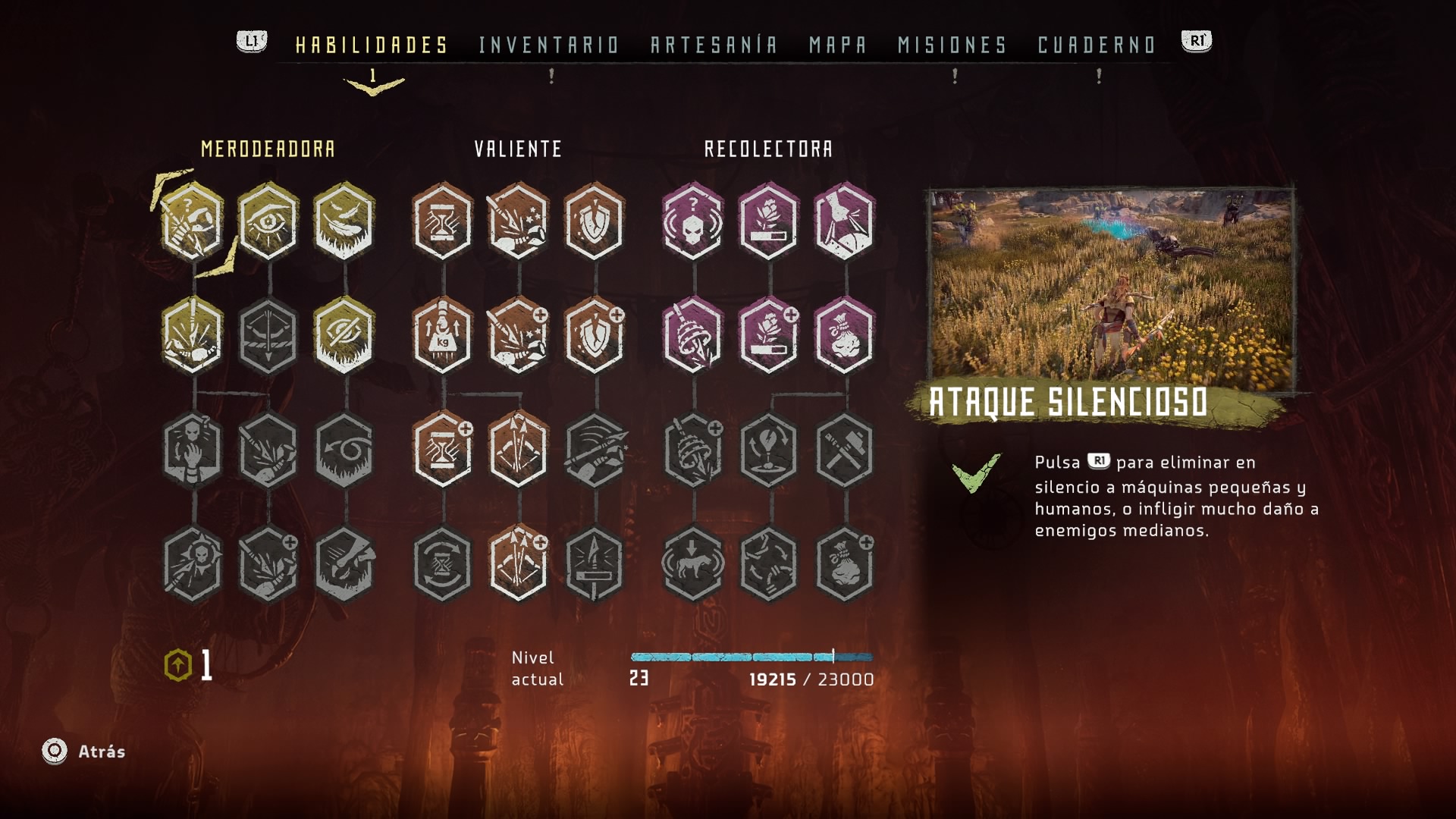The width and height of the screenshot is (1456, 819).
Task: Select the locked bow skill in Merodeadora
Action: pos(268,336)
